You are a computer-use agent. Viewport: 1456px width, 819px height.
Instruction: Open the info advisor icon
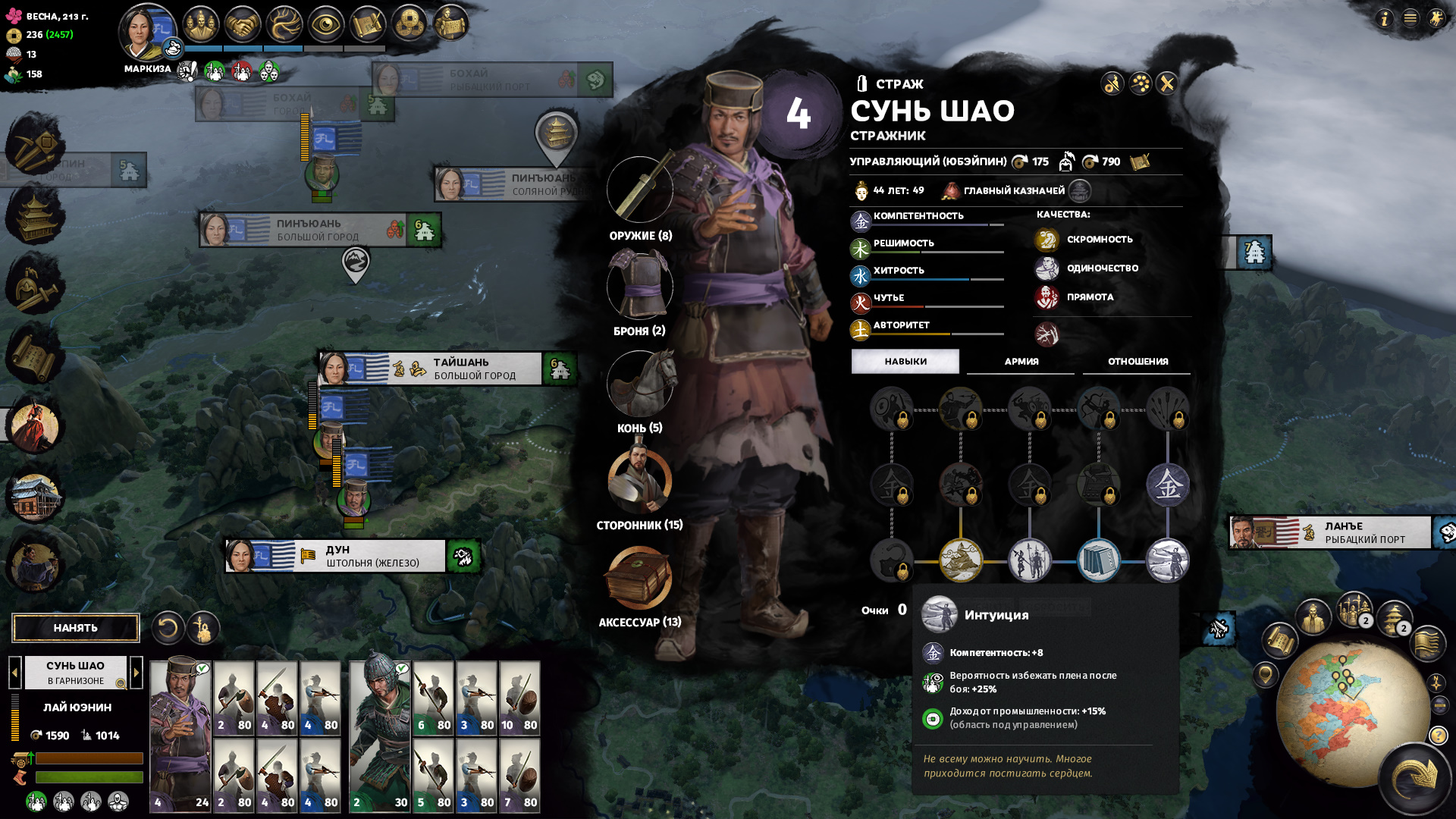[x=1385, y=18]
